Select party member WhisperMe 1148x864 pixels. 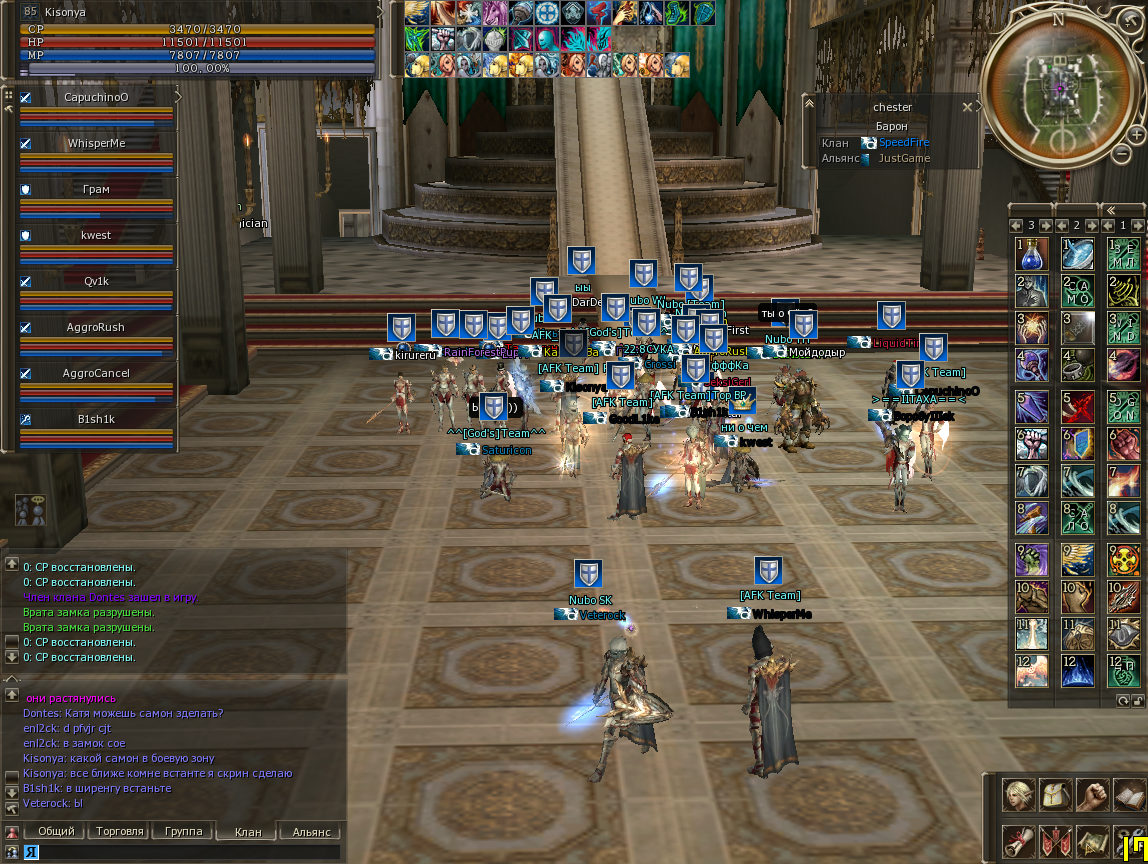pyautogui.click(x=96, y=143)
